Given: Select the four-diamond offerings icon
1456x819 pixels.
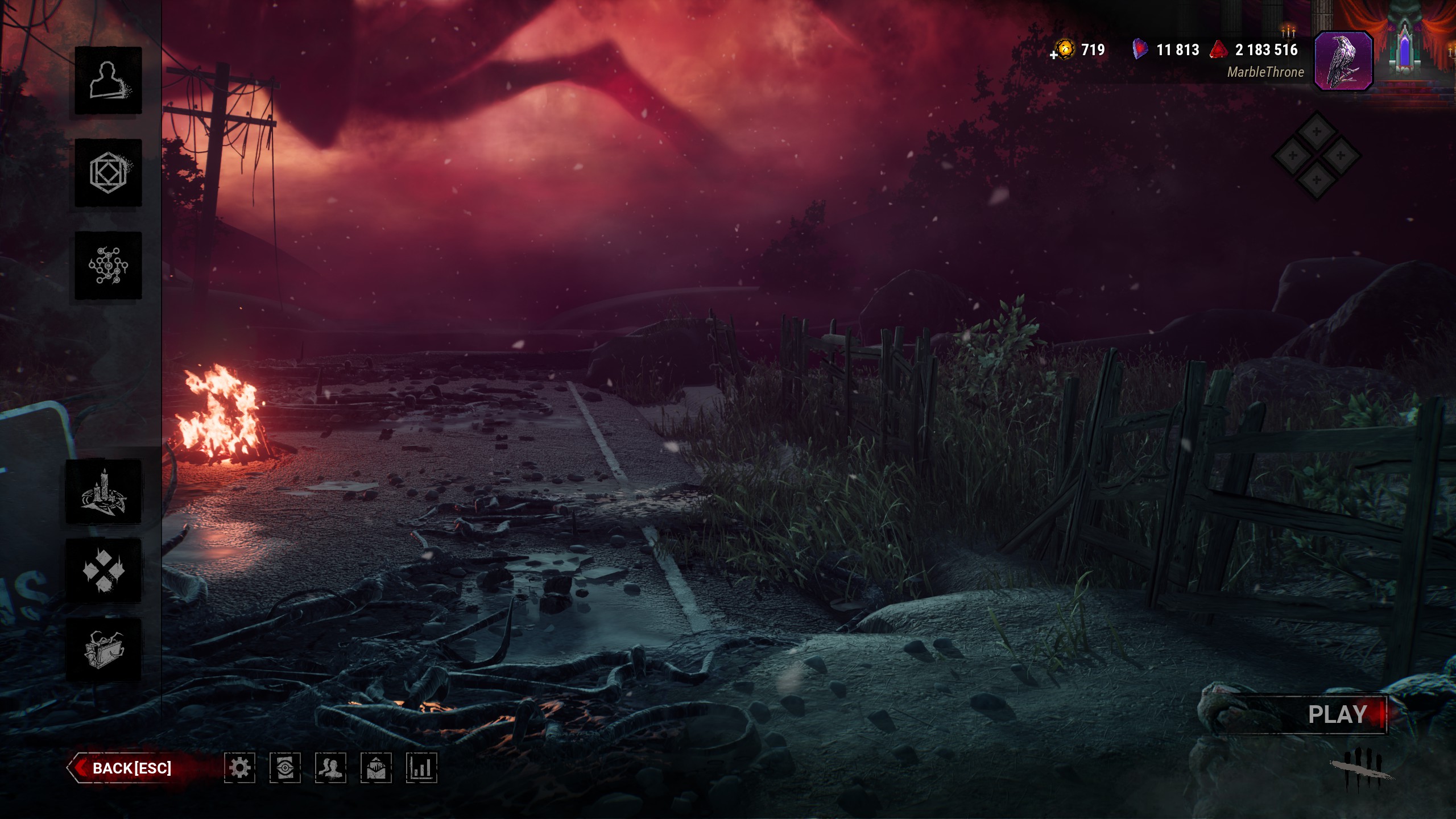Looking at the screenshot, I should pos(104,570).
